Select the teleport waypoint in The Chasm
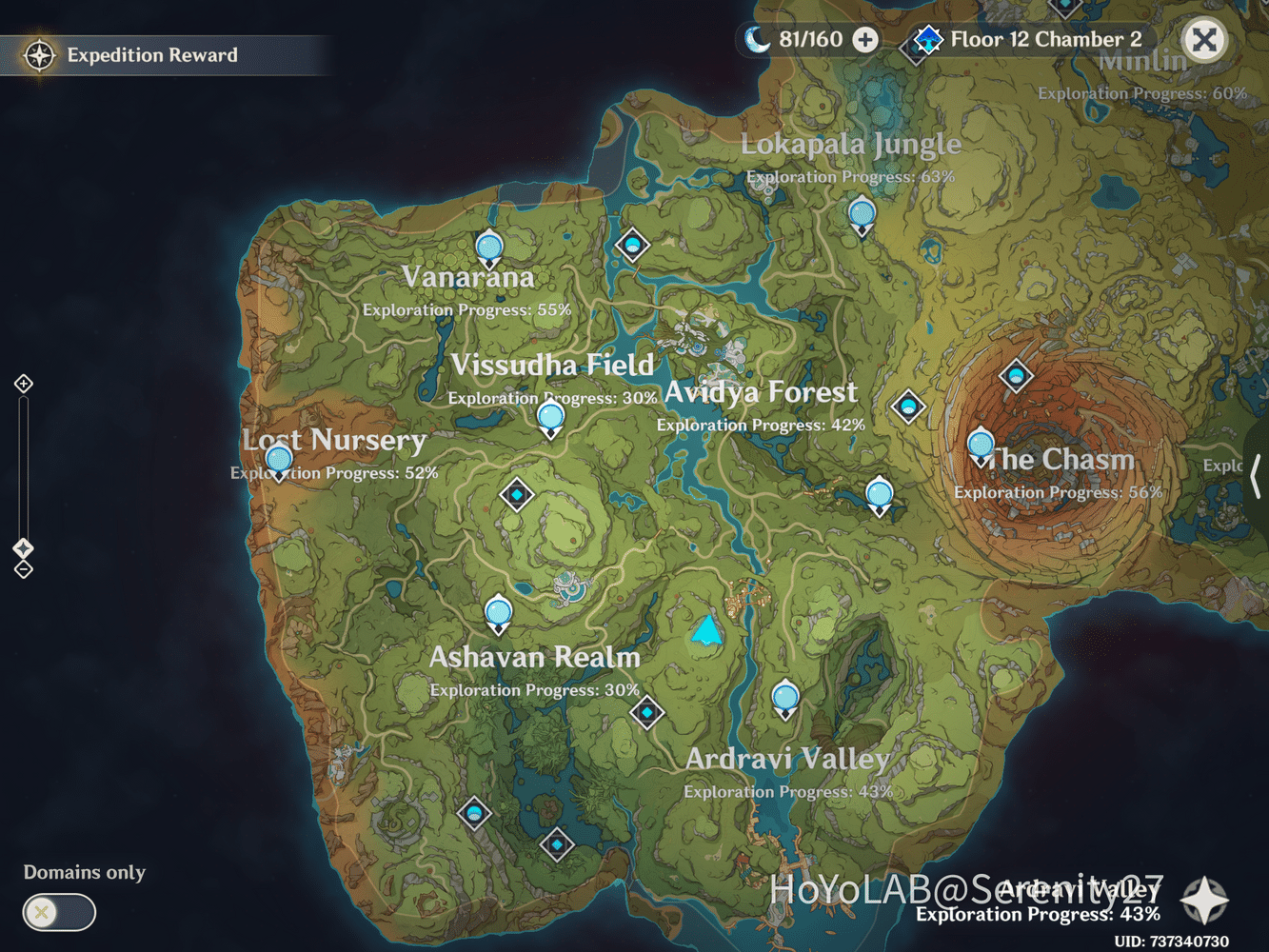 981,443
